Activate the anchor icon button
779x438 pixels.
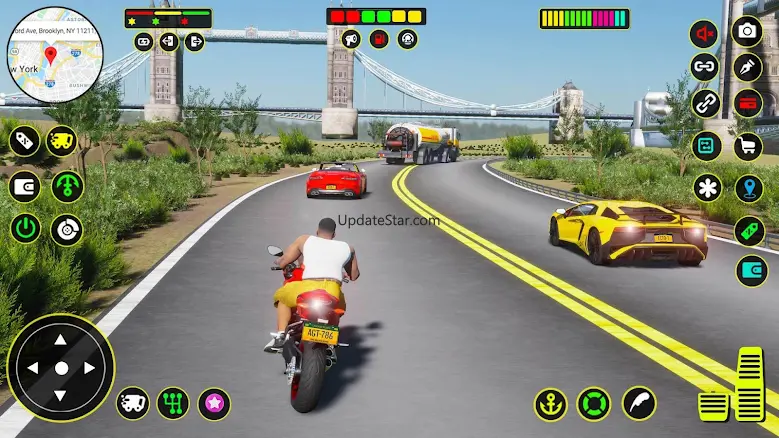pos(550,403)
